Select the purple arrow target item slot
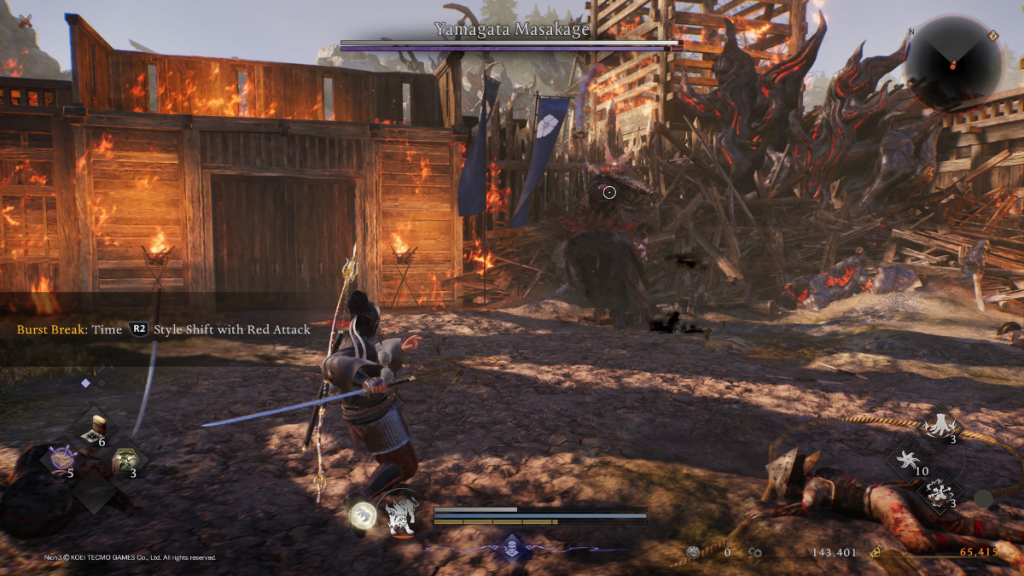 coord(60,459)
